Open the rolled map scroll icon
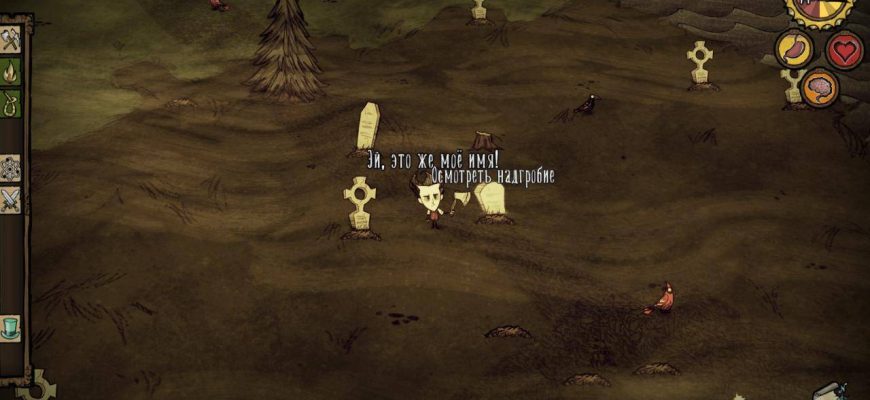 coord(829,391)
